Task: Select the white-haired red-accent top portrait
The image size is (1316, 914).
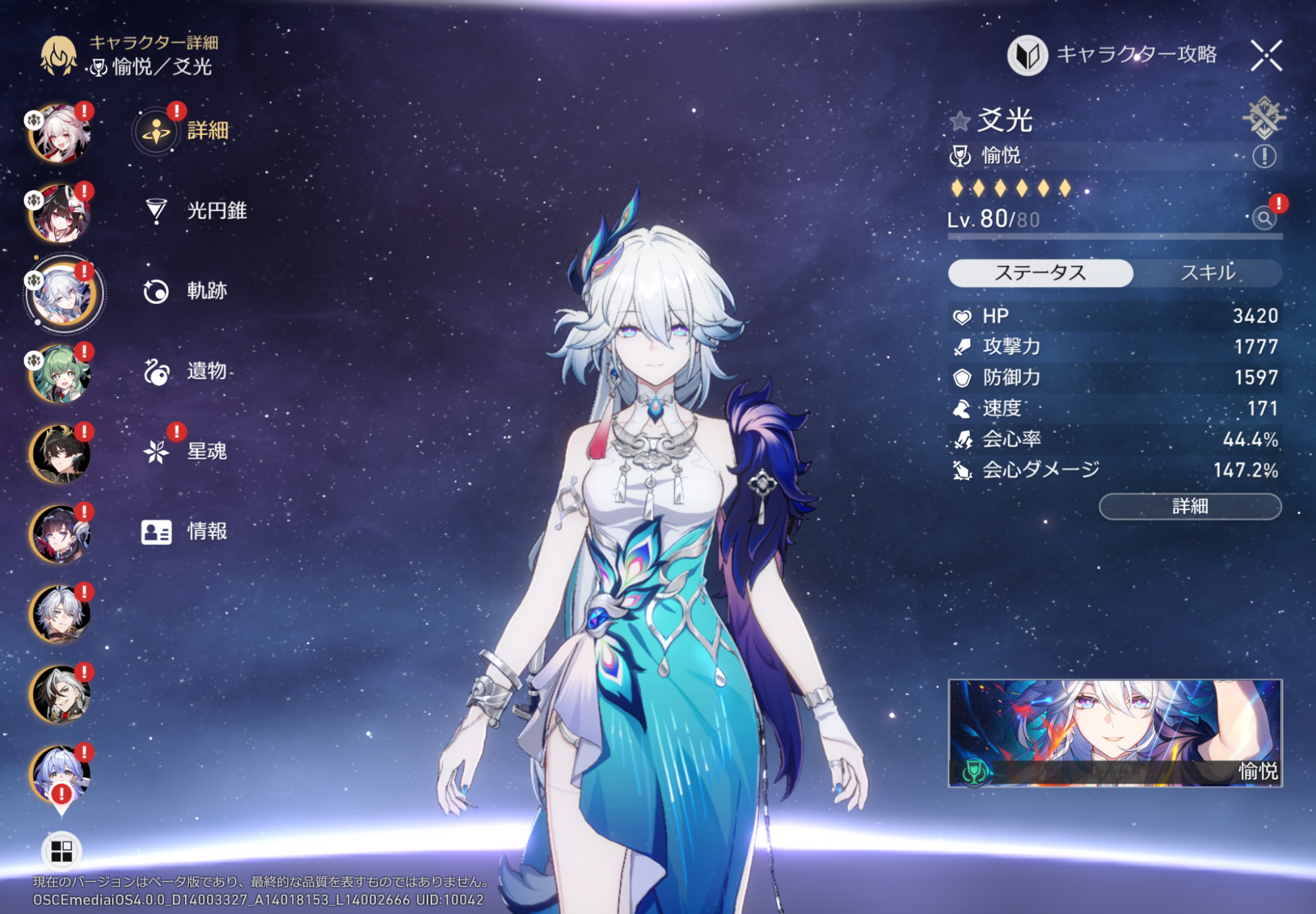Action: 60,133
